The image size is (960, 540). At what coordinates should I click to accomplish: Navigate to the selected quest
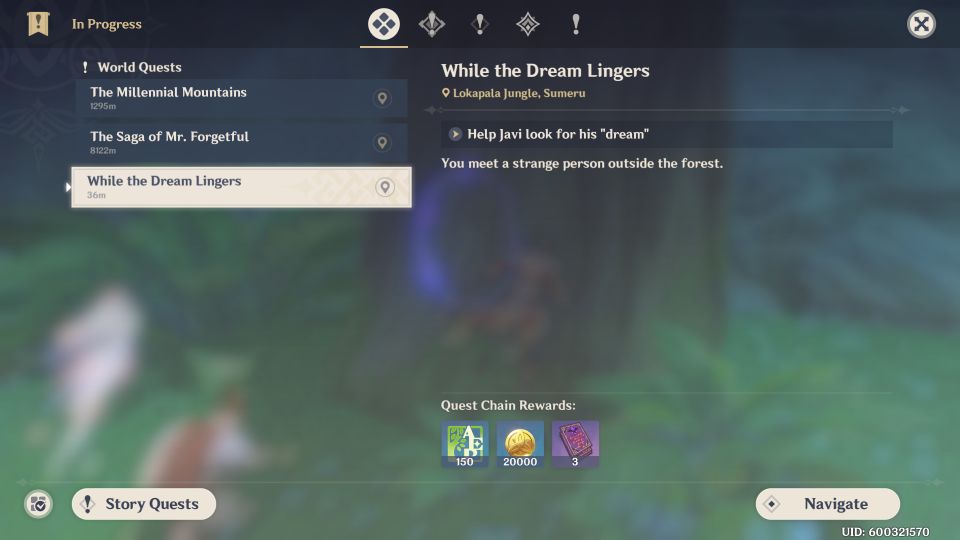coord(827,504)
